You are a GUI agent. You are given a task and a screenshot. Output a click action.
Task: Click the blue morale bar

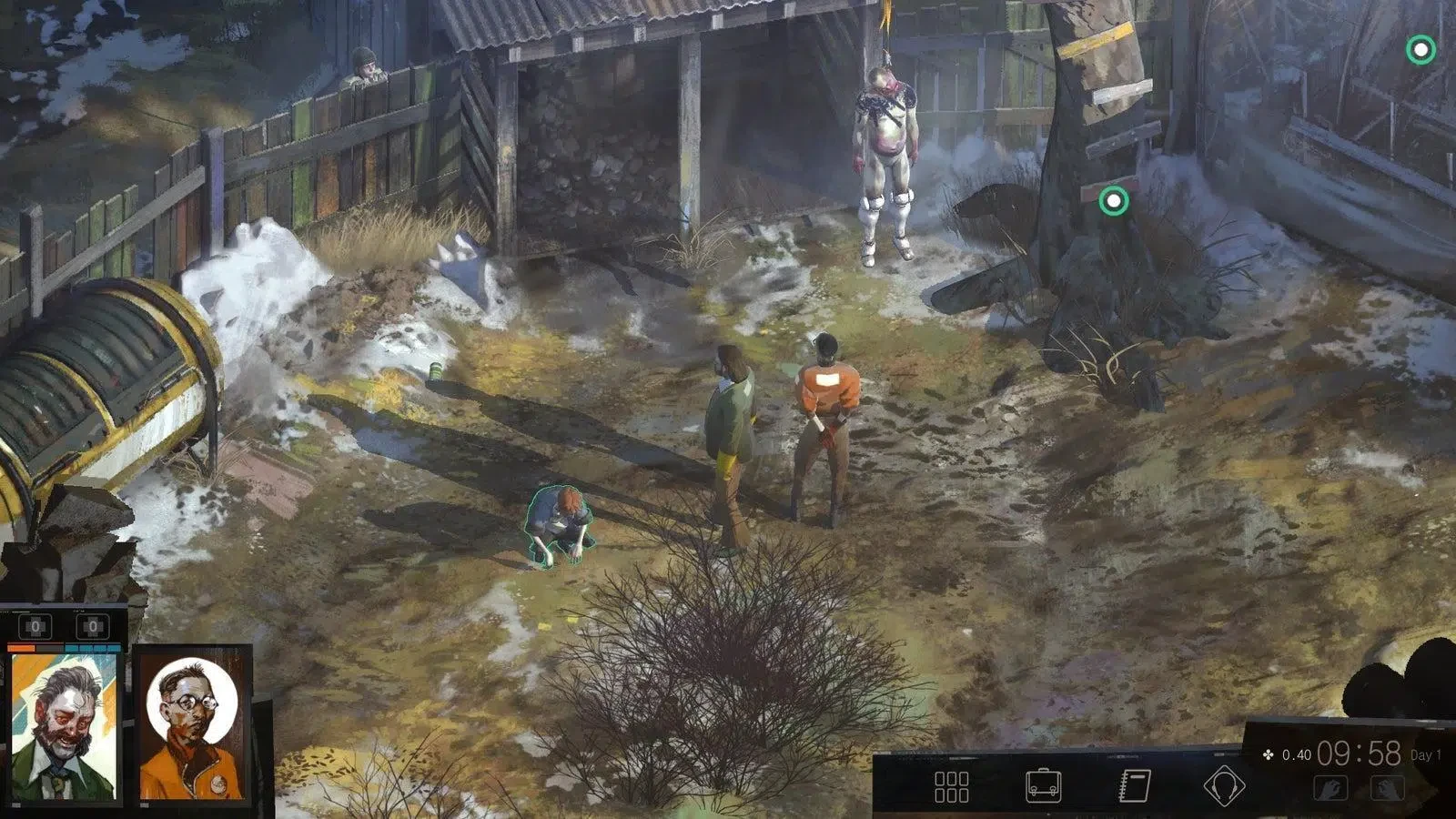point(93,648)
